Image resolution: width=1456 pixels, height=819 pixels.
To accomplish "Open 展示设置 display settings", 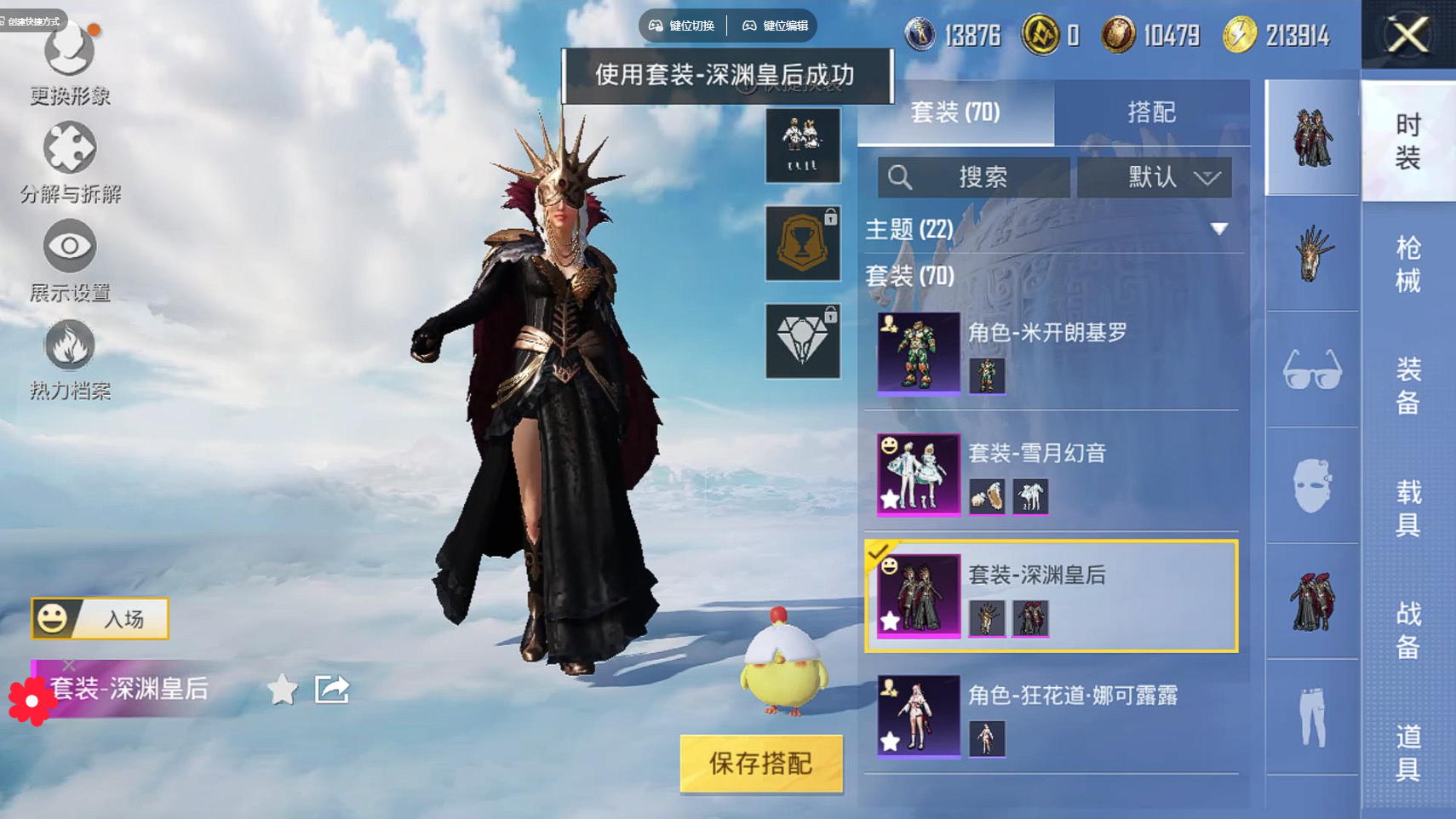I will click(x=70, y=261).
